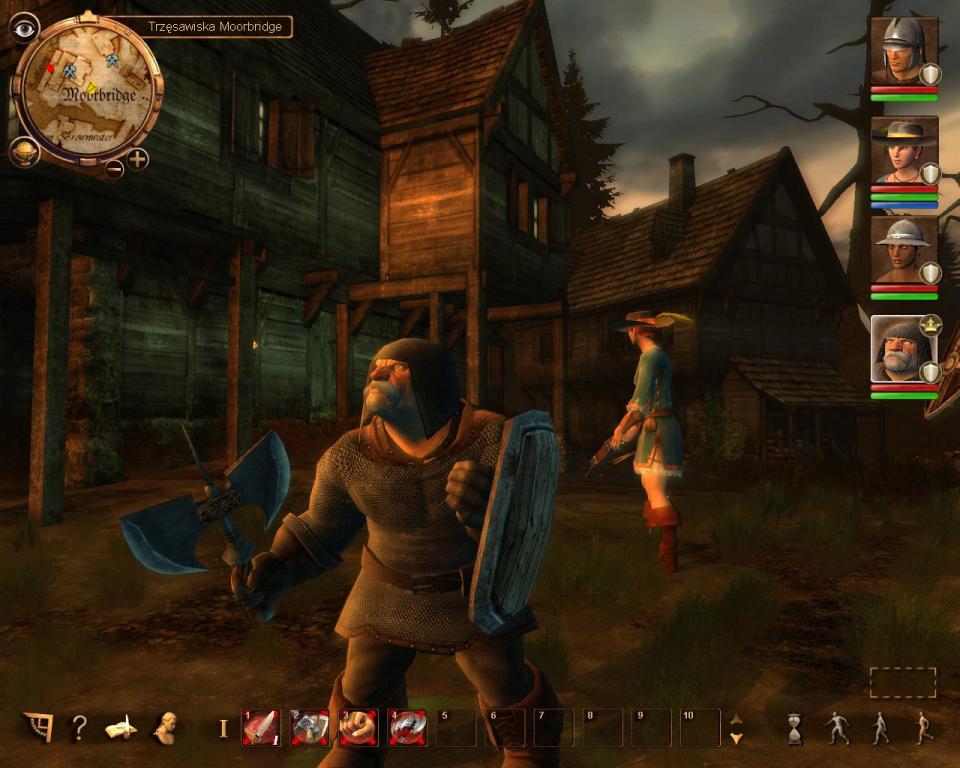Select the bearded dwarf portrait

(902, 349)
